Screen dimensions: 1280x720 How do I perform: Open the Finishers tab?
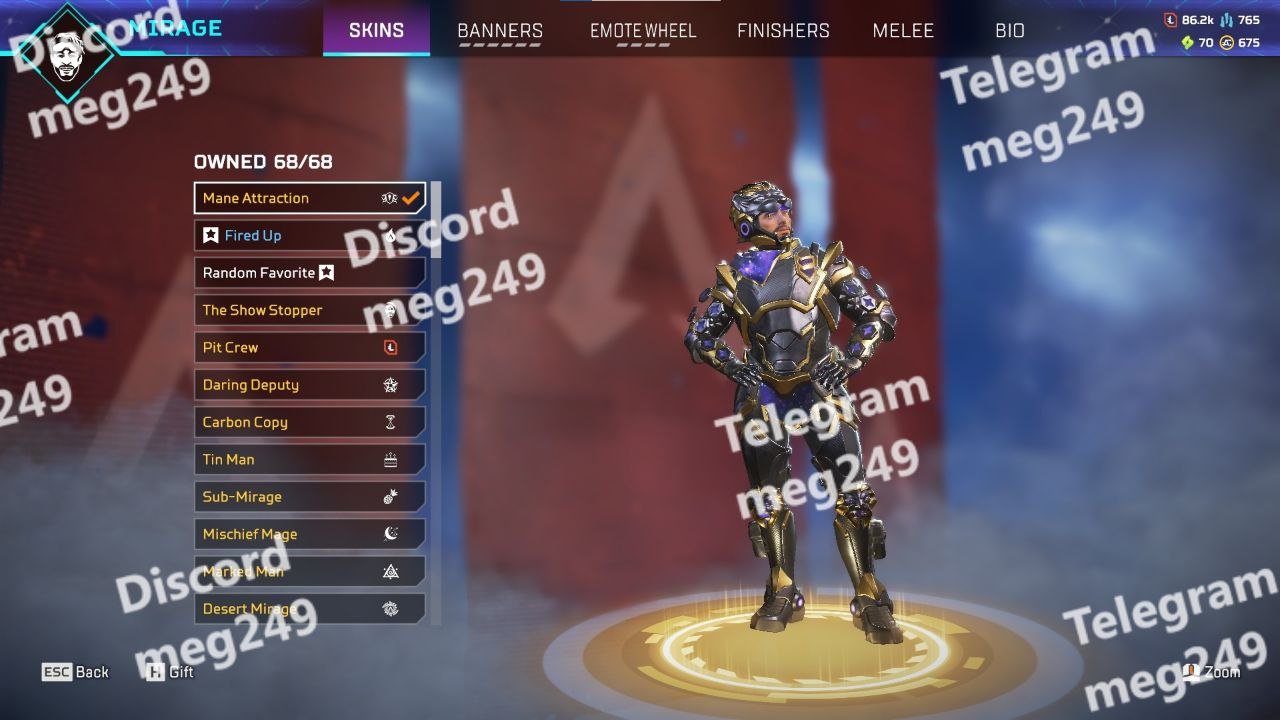pyautogui.click(x=783, y=30)
